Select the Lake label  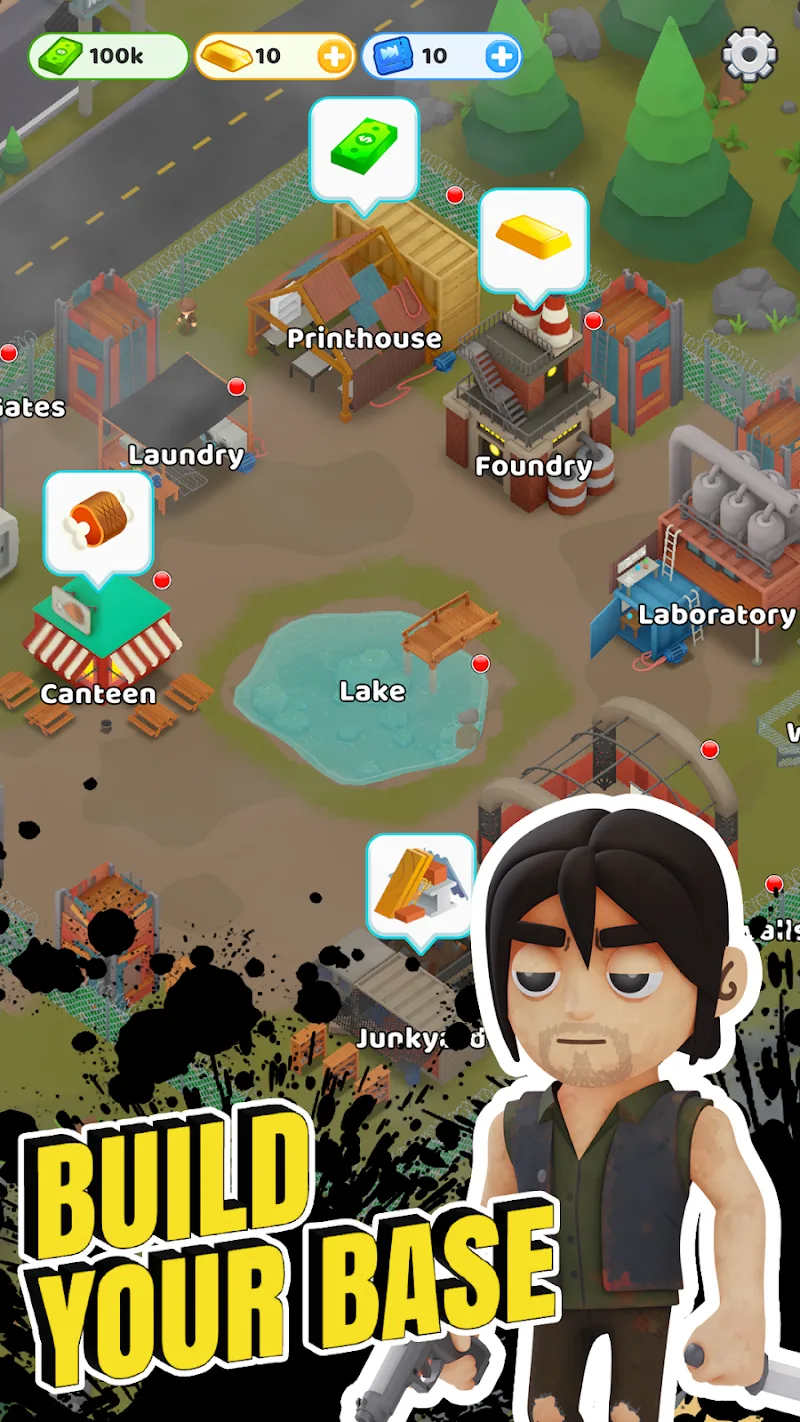point(372,691)
